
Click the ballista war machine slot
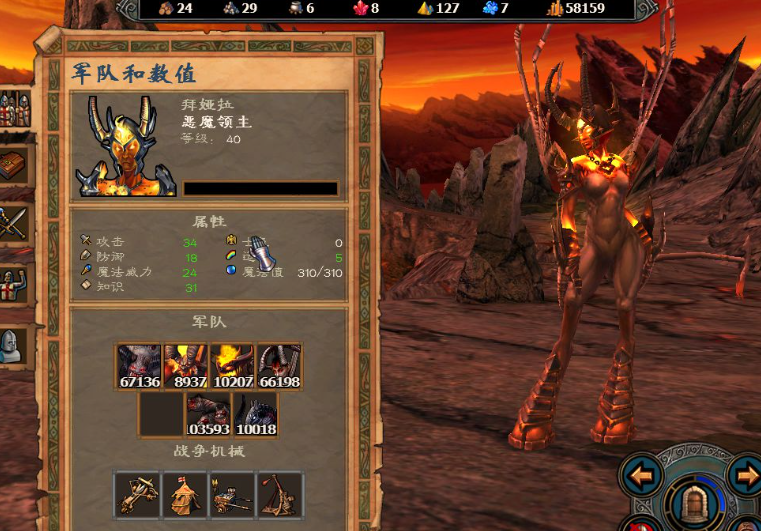pos(138,494)
